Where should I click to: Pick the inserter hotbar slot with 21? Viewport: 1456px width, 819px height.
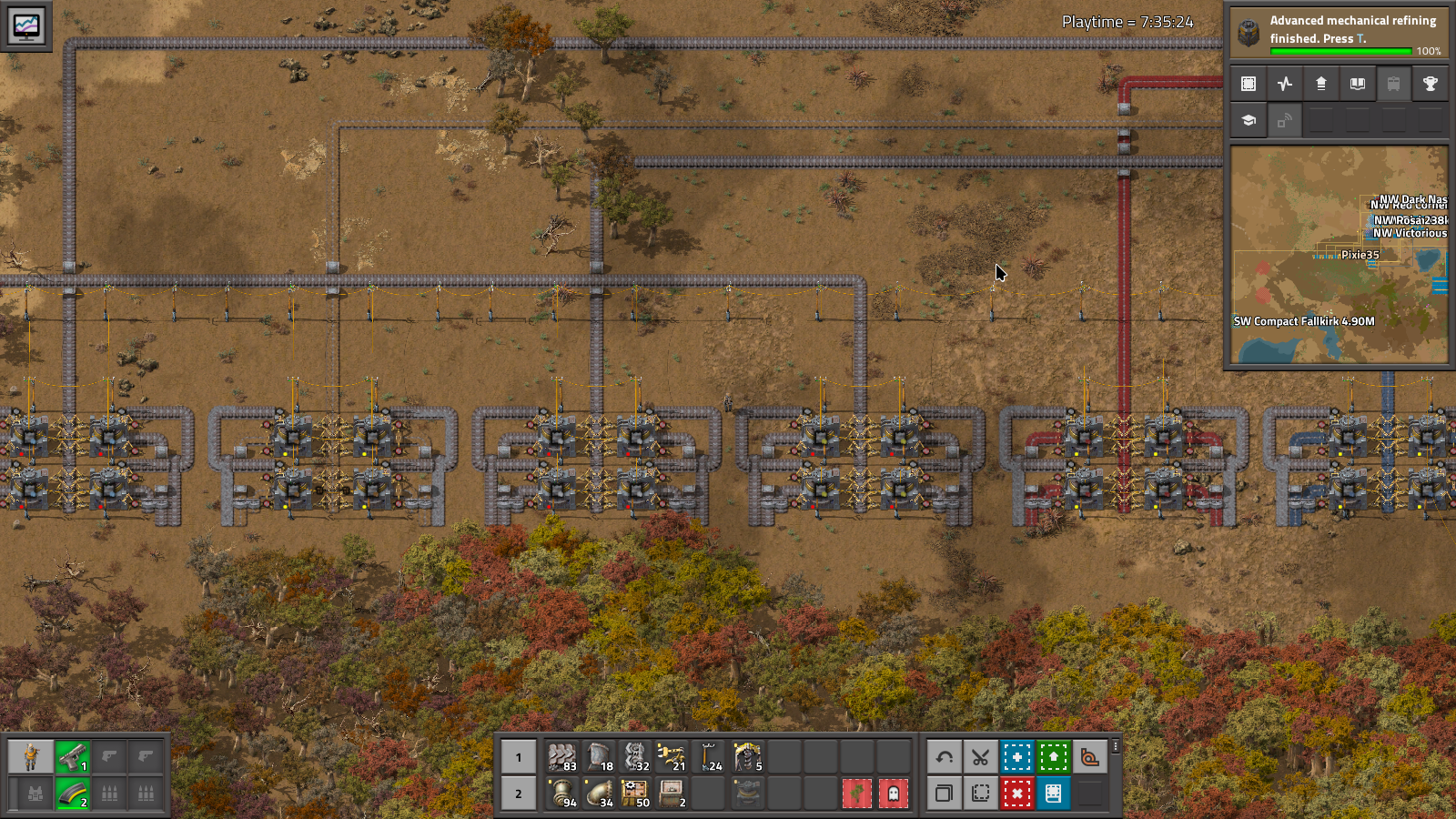pyautogui.click(x=672, y=757)
